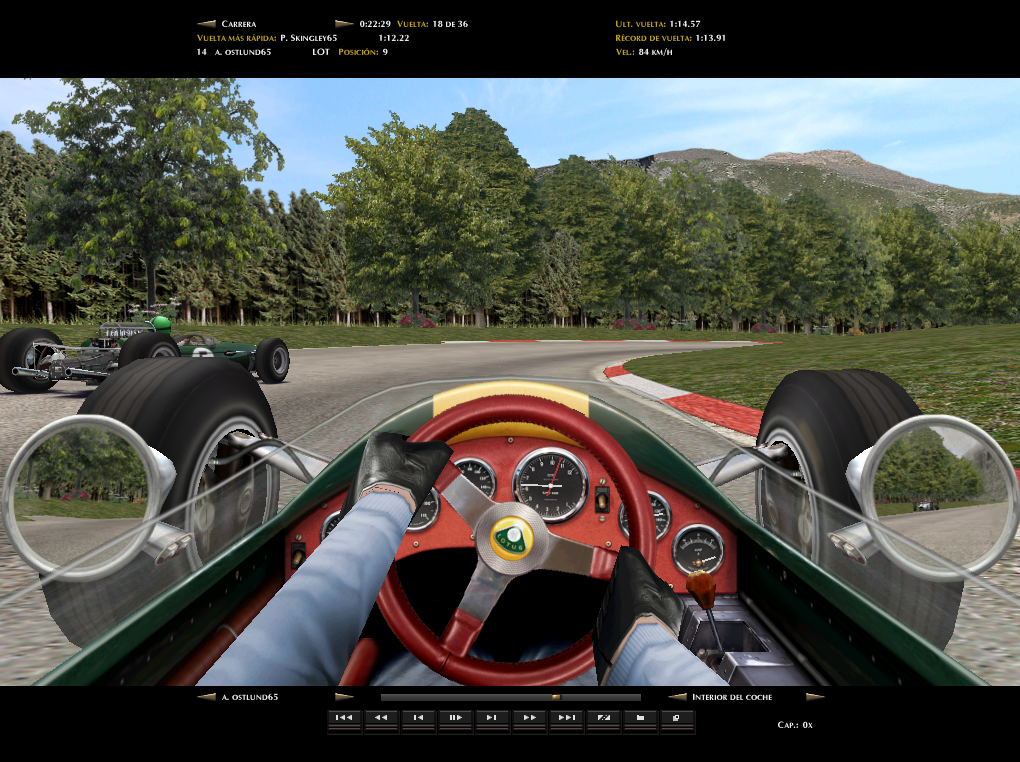Image resolution: width=1020 pixels, height=762 pixels.
Task: Step back one frame in the replay
Action: tap(418, 717)
